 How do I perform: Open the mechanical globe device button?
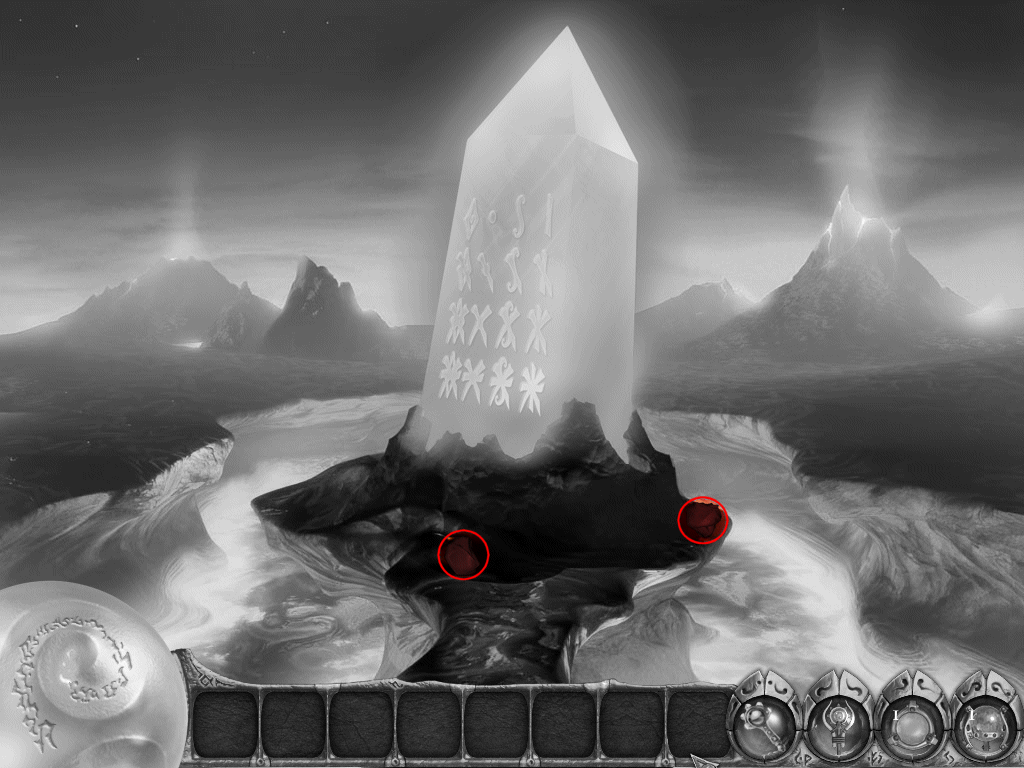982,722
